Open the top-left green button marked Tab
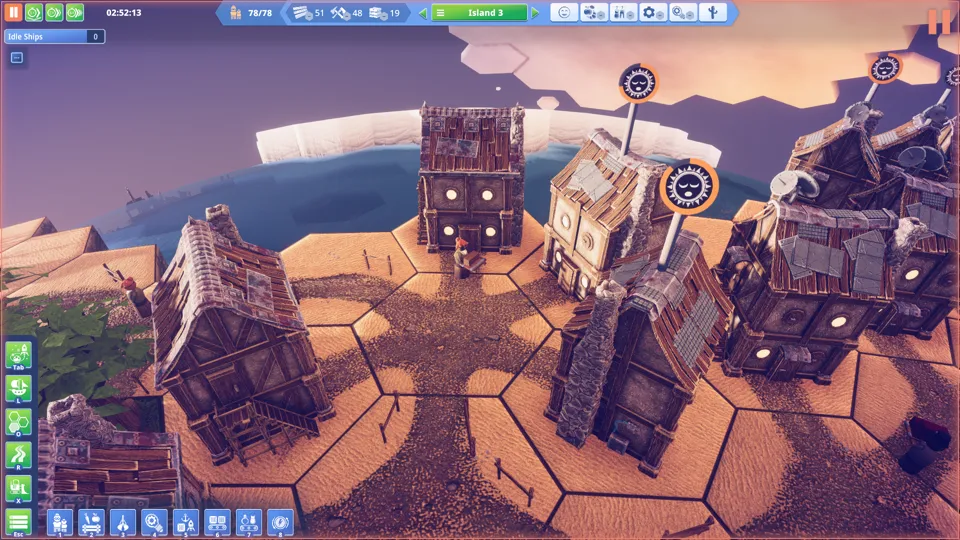The image size is (960, 540). 18,355
